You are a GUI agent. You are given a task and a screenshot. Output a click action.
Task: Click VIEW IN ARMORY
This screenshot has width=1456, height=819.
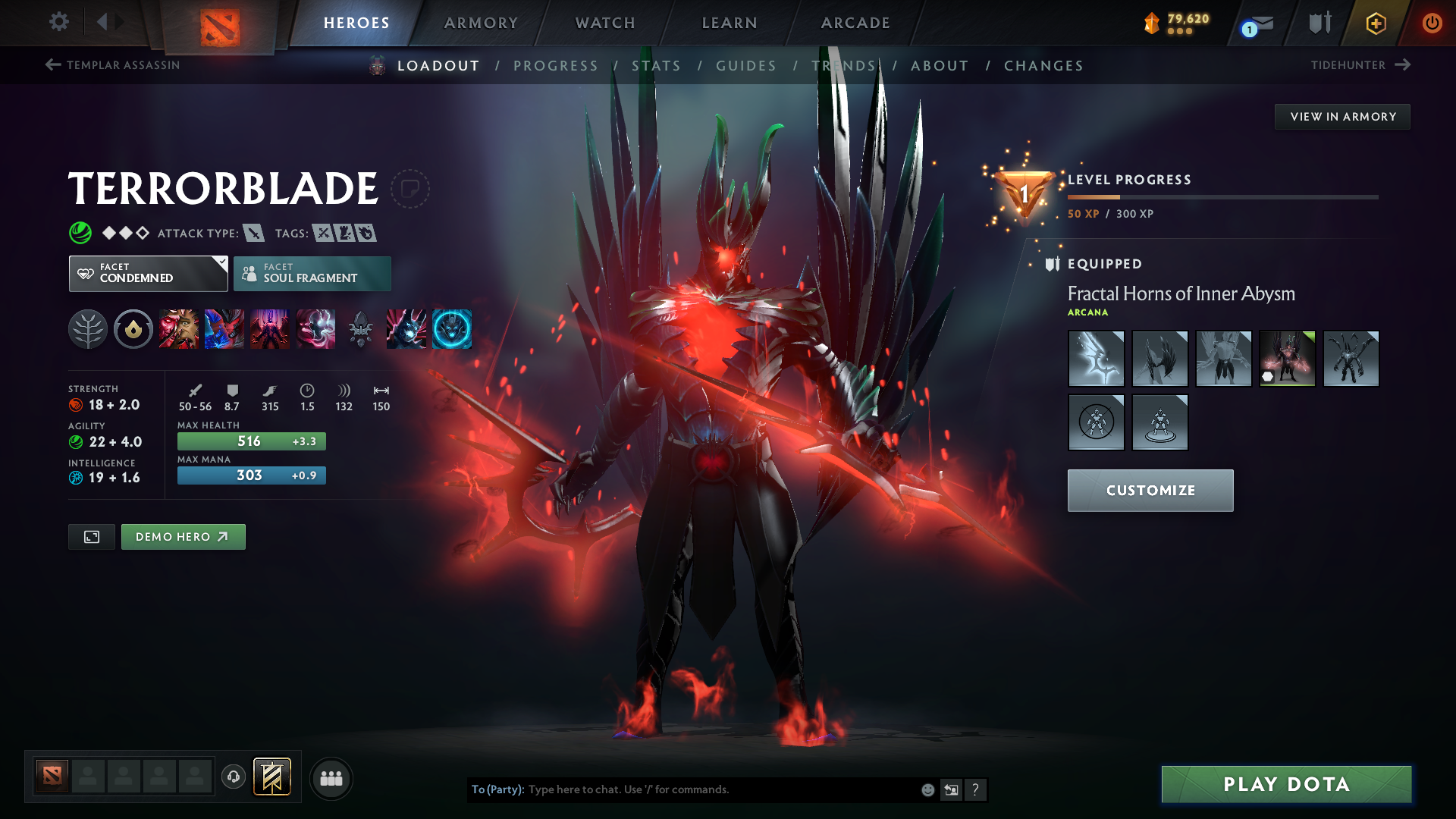[1341, 116]
